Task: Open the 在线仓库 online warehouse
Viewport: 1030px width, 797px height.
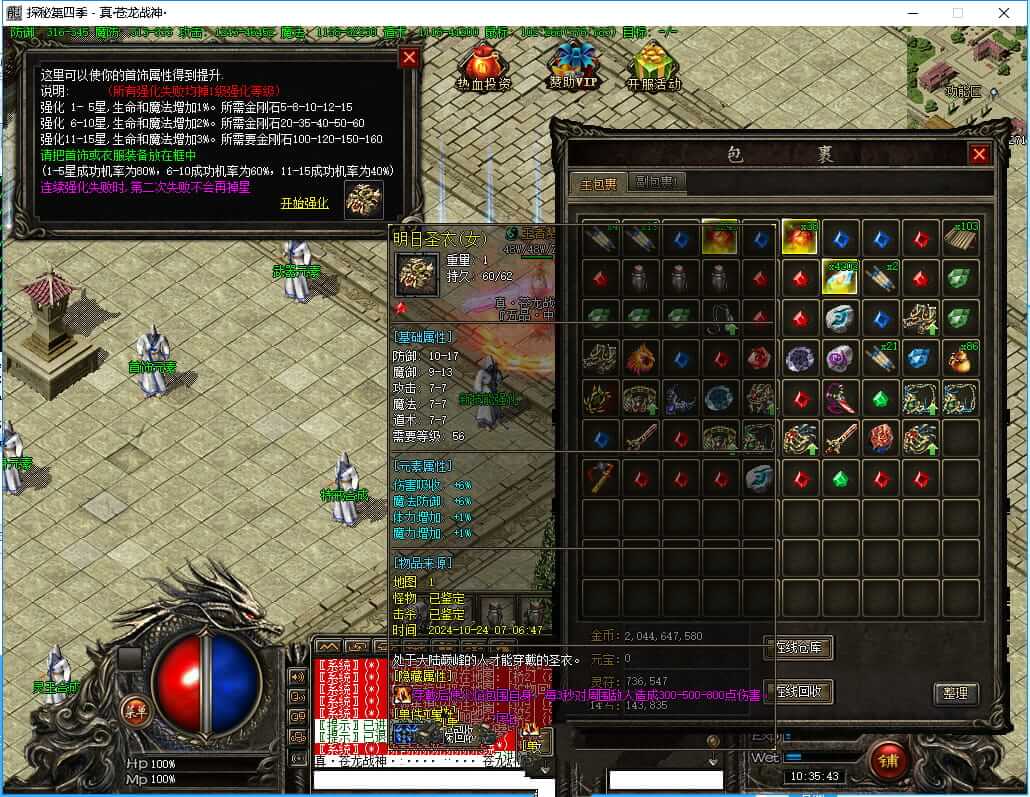Action: 798,647
